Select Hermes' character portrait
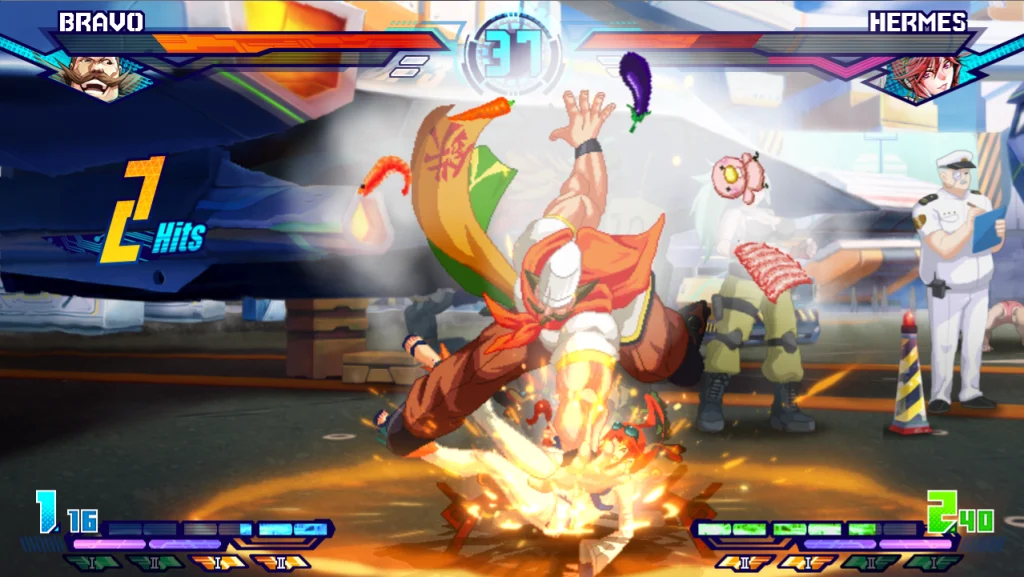Image resolution: width=1024 pixels, height=577 pixels. 924,75
